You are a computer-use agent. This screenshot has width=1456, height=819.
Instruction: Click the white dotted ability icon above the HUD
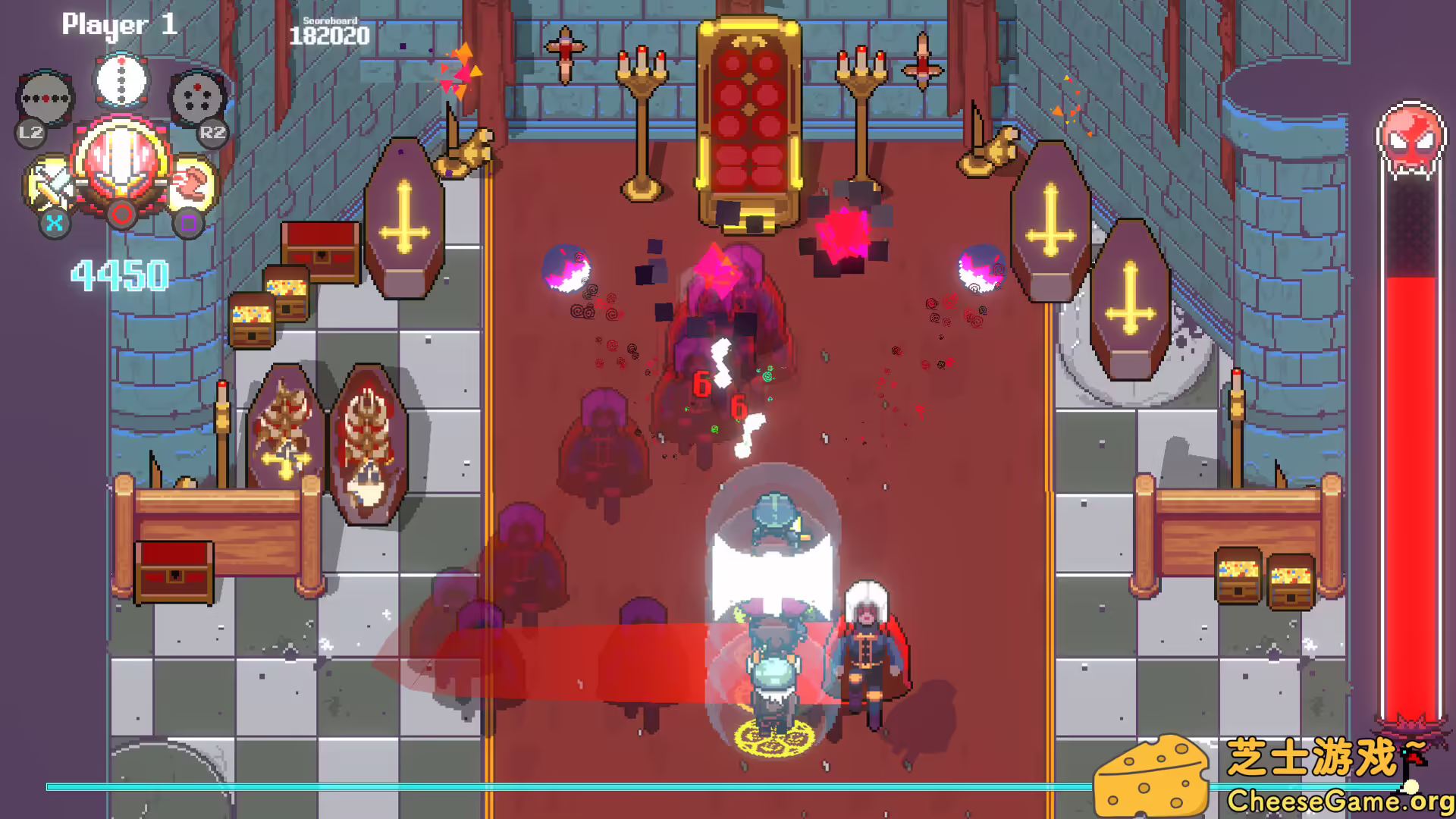click(x=121, y=80)
